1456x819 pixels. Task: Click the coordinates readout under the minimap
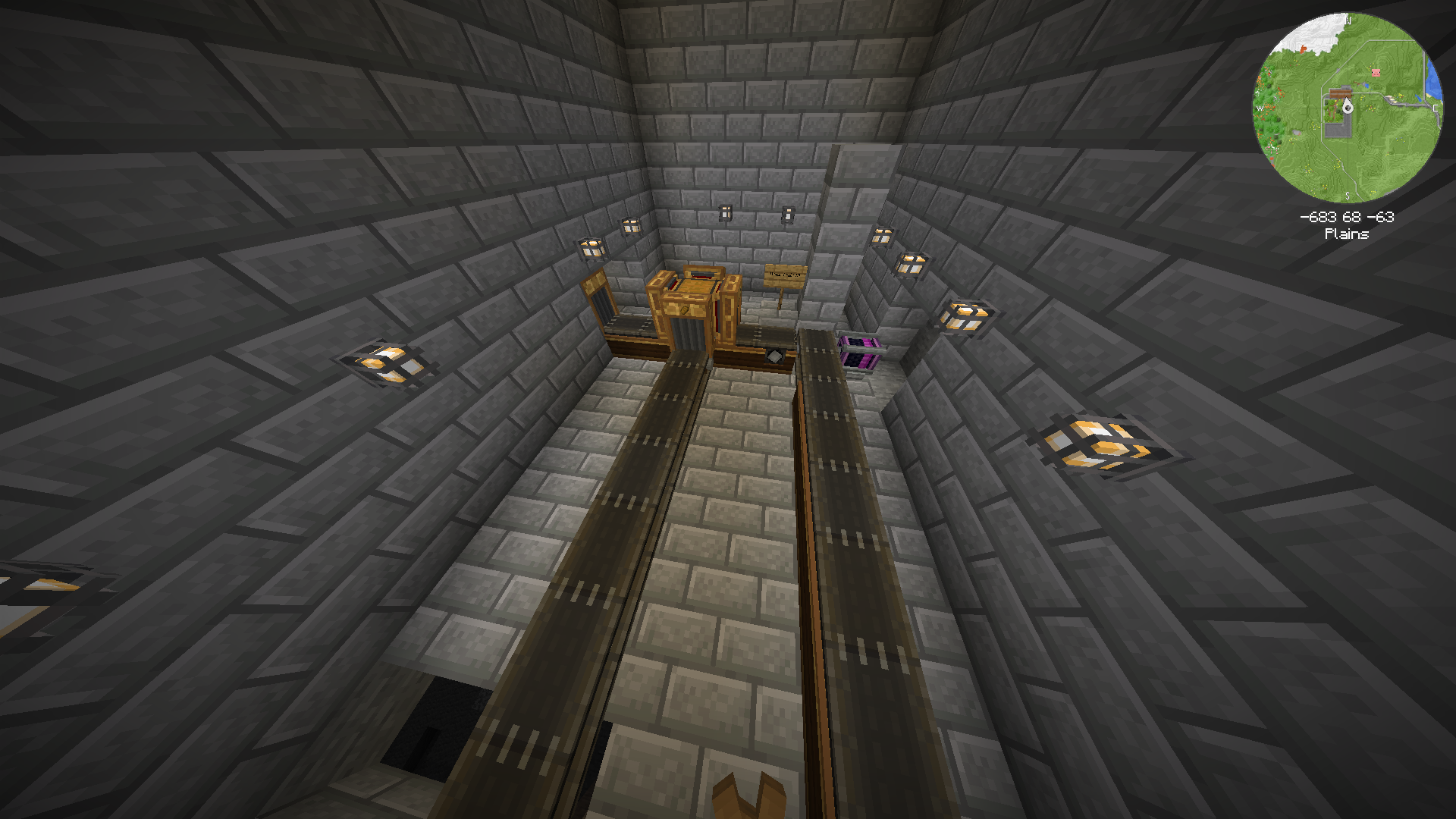tap(1347, 216)
